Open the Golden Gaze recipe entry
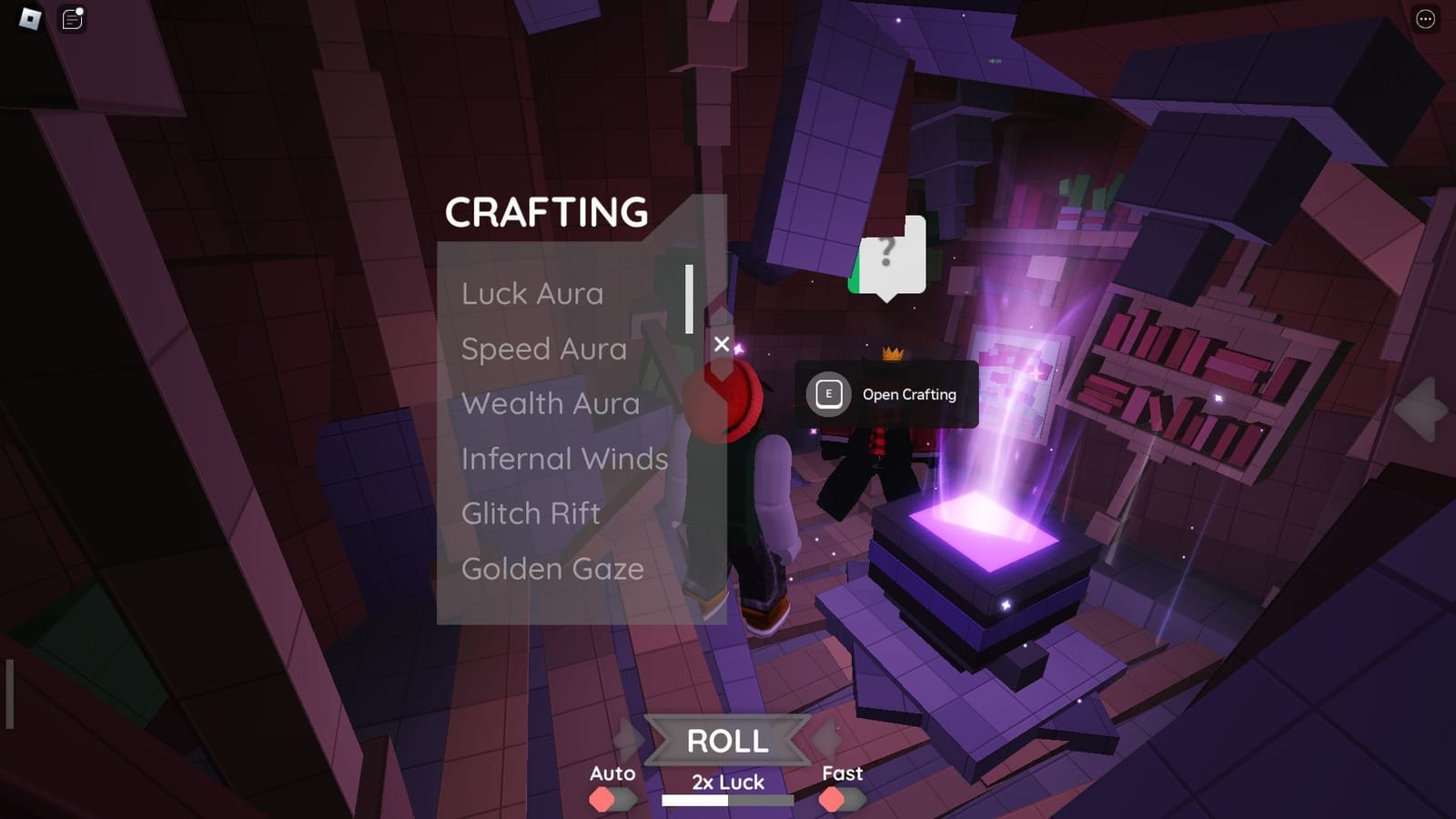The width and height of the screenshot is (1456, 819). [x=552, y=569]
